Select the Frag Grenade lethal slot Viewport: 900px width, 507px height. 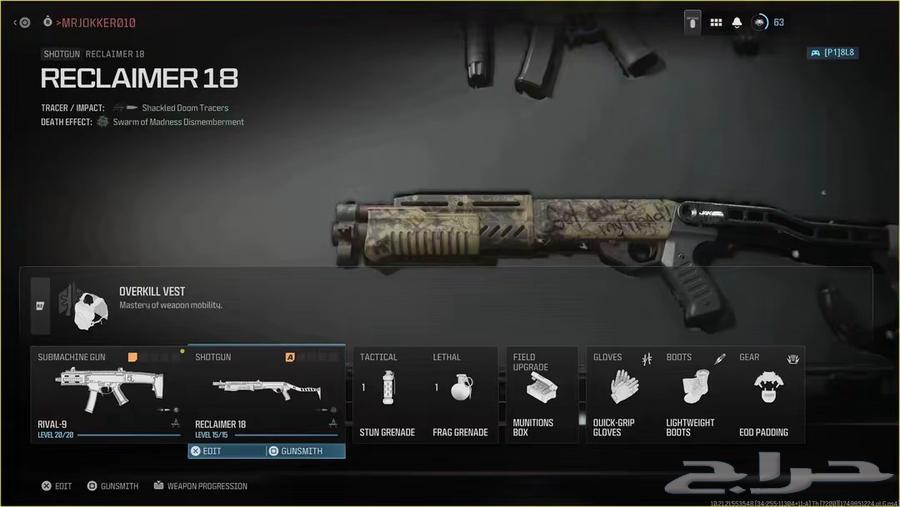(x=460, y=394)
